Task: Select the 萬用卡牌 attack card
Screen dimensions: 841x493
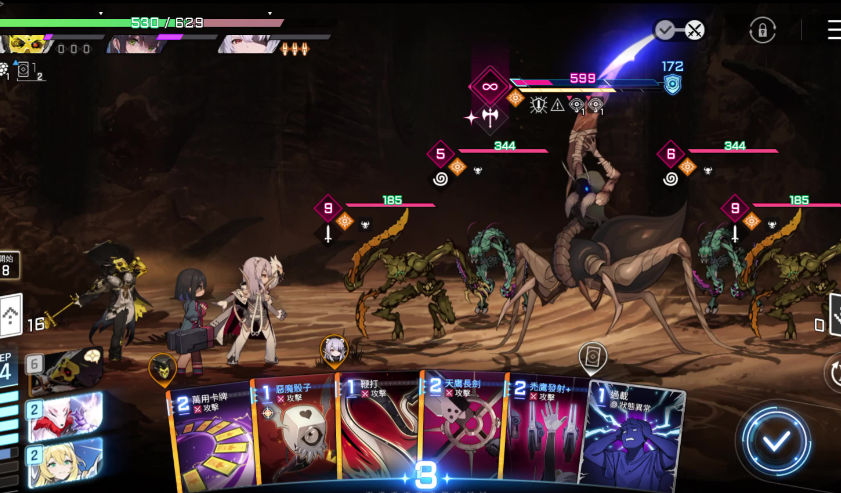Action: tap(208, 437)
